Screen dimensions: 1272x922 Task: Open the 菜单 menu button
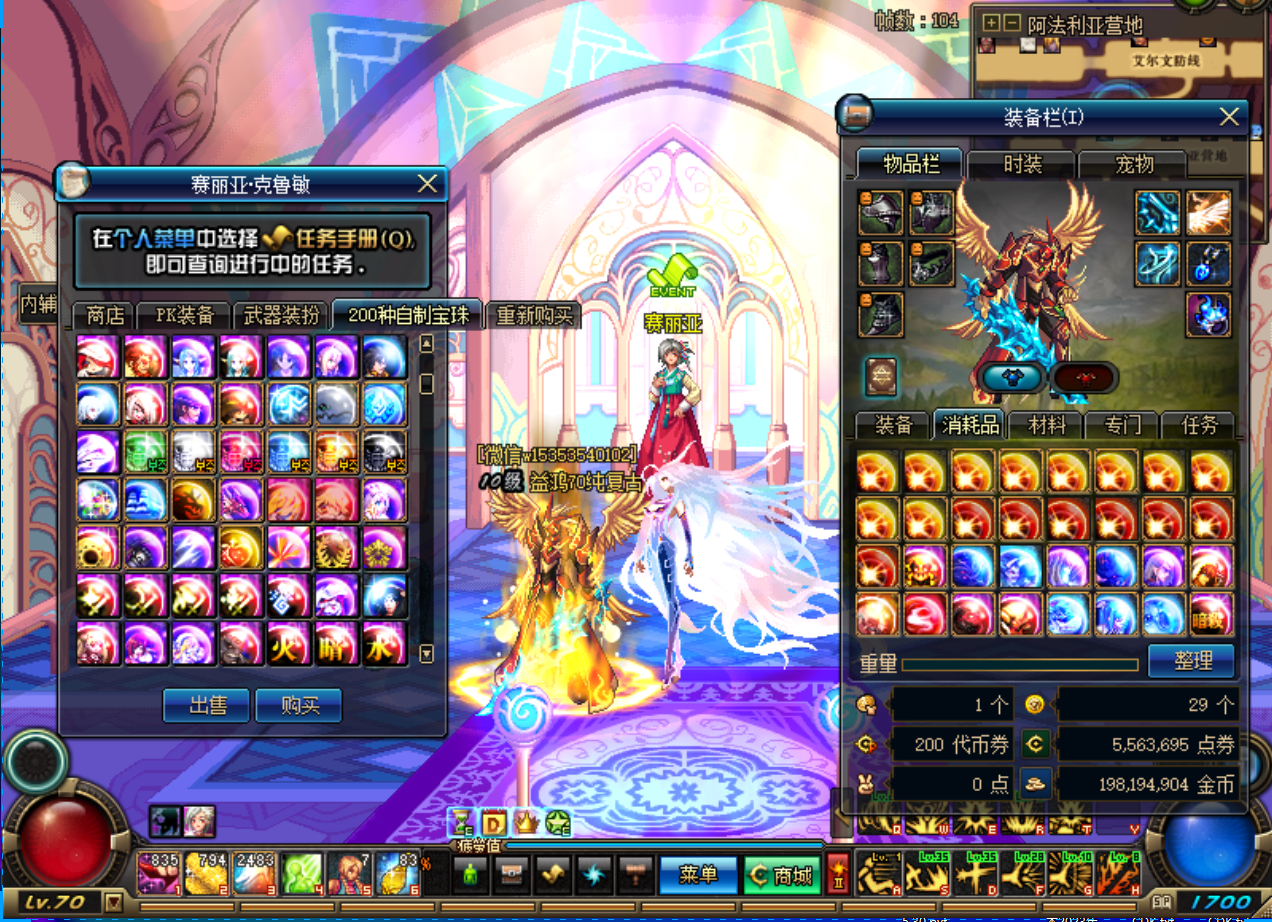pyautogui.click(x=698, y=875)
